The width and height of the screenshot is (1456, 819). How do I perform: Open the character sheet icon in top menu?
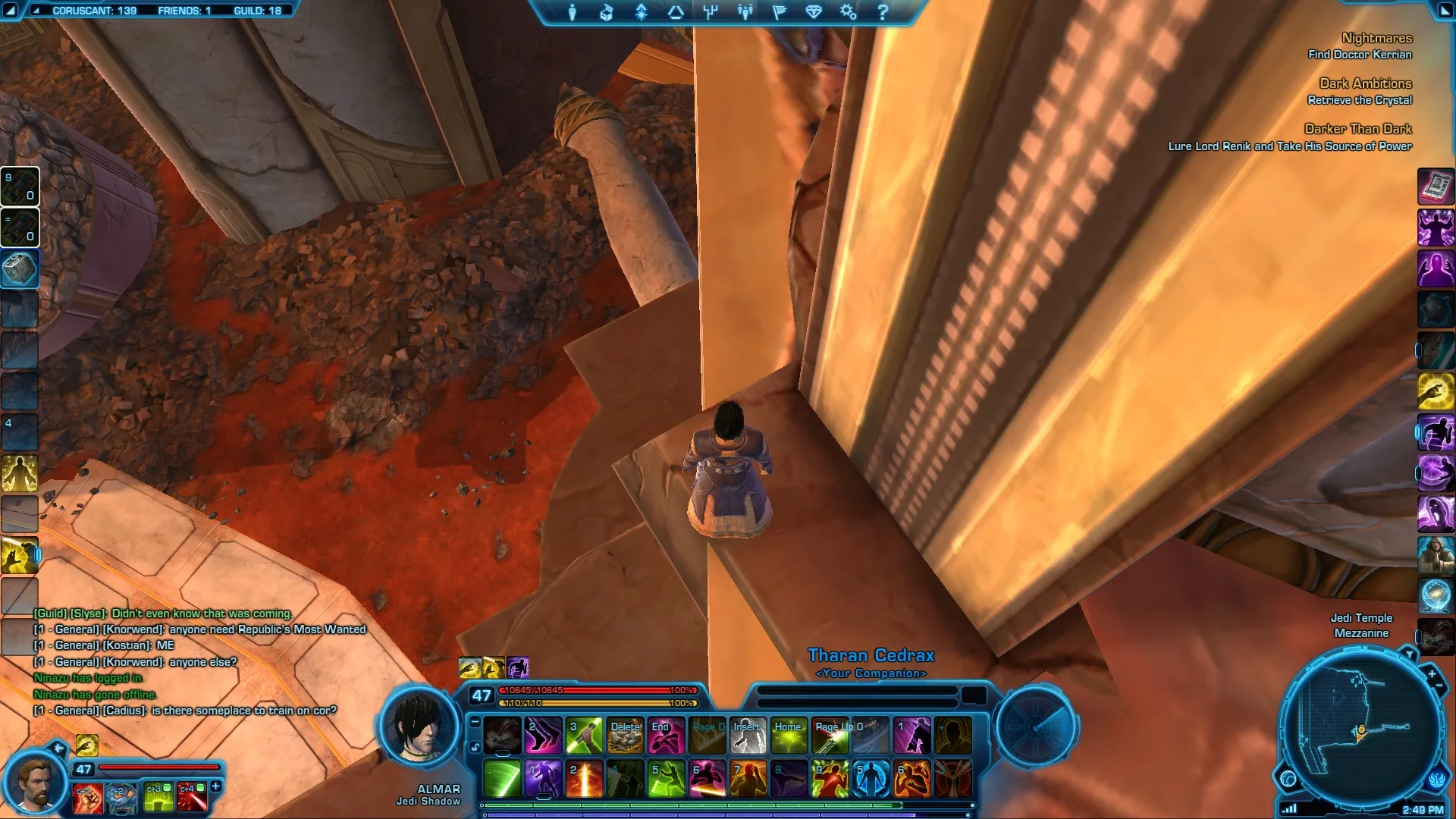tap(573, 12)
